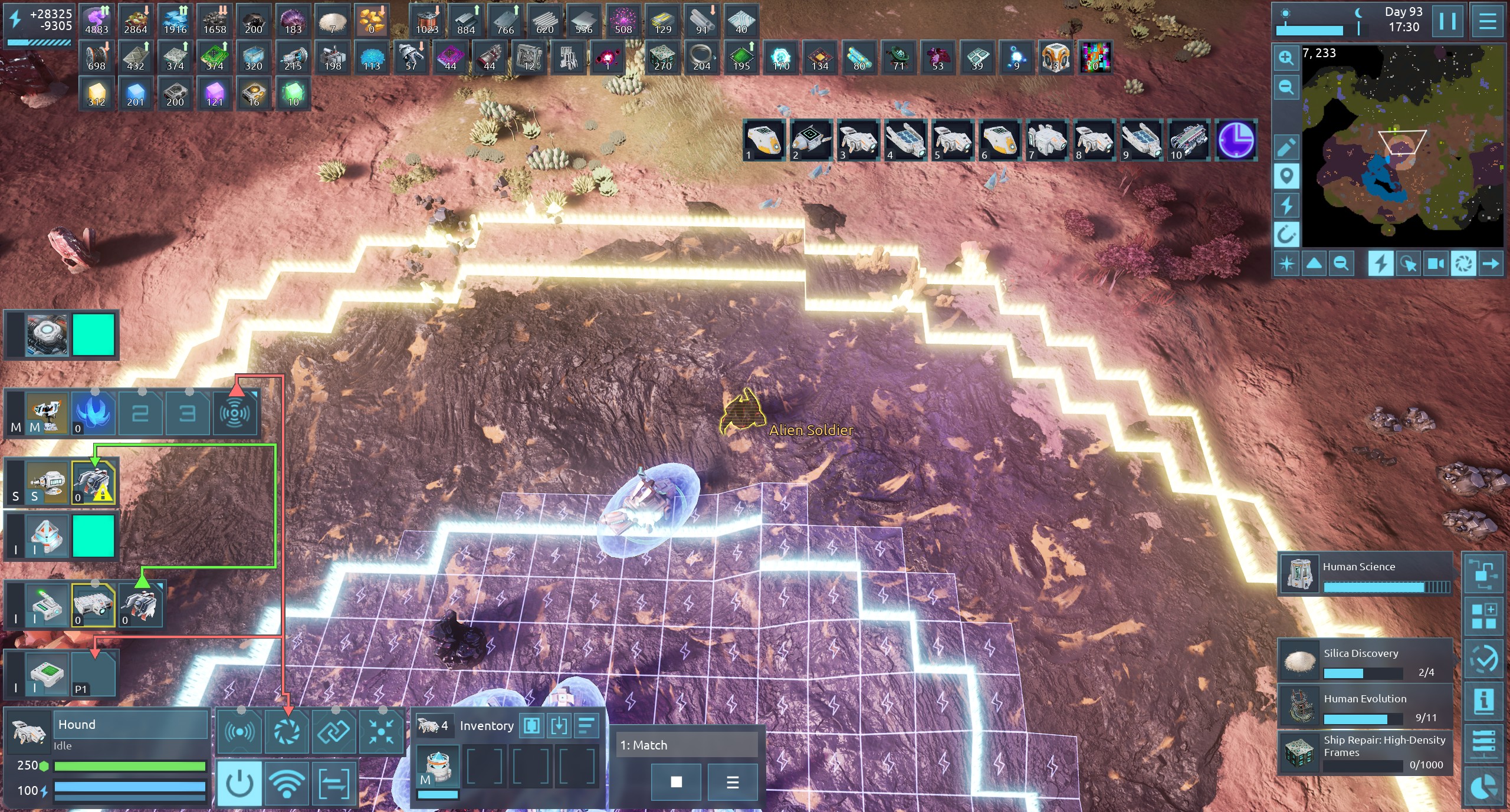1510x812 pixels.
Task: Sort the Hound inventory
Action: pos(586,726)
